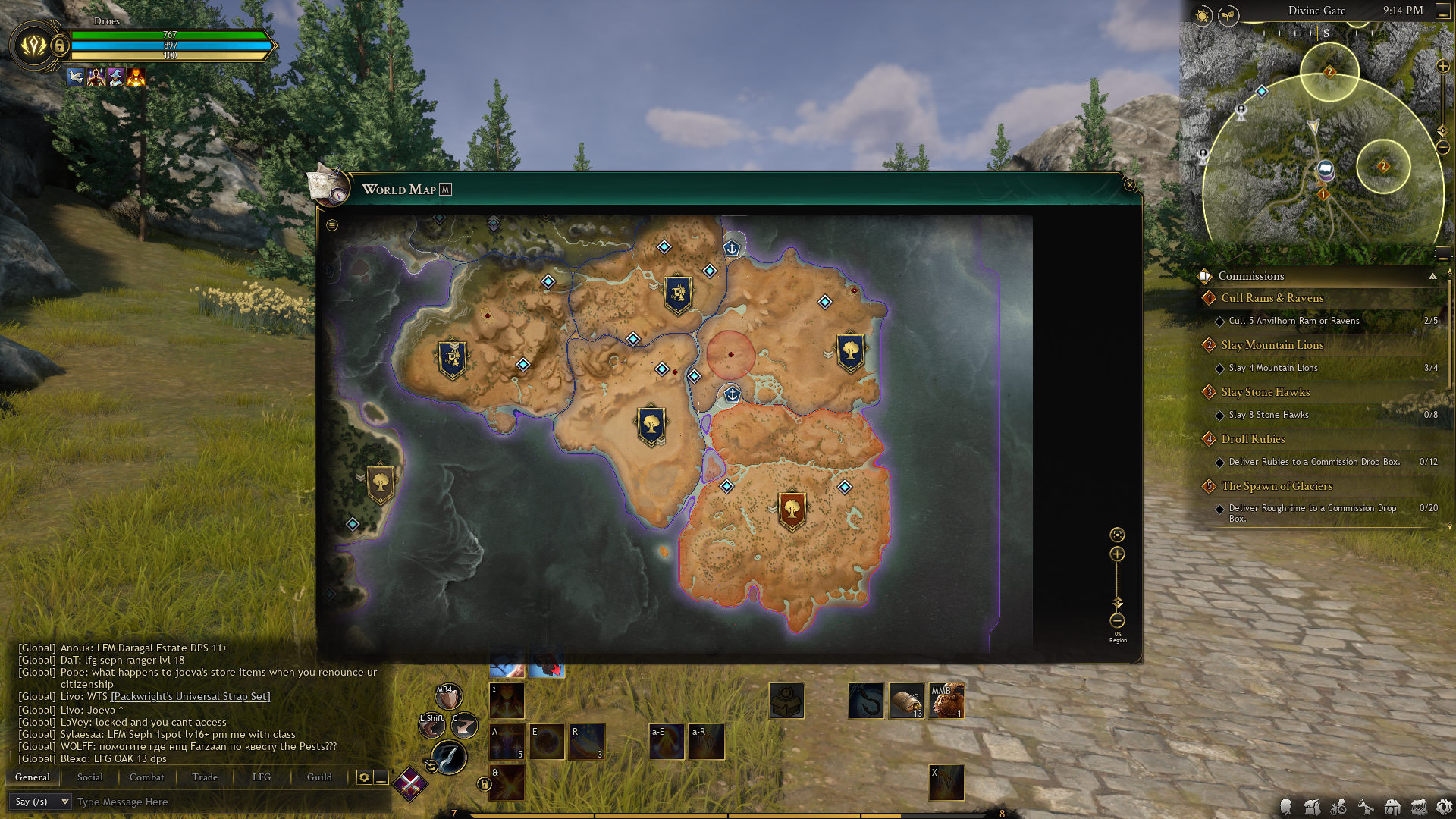This screenshot has width=1456, height=819.
Task: Show the Guild chat tab
Action: coord(319,777)
